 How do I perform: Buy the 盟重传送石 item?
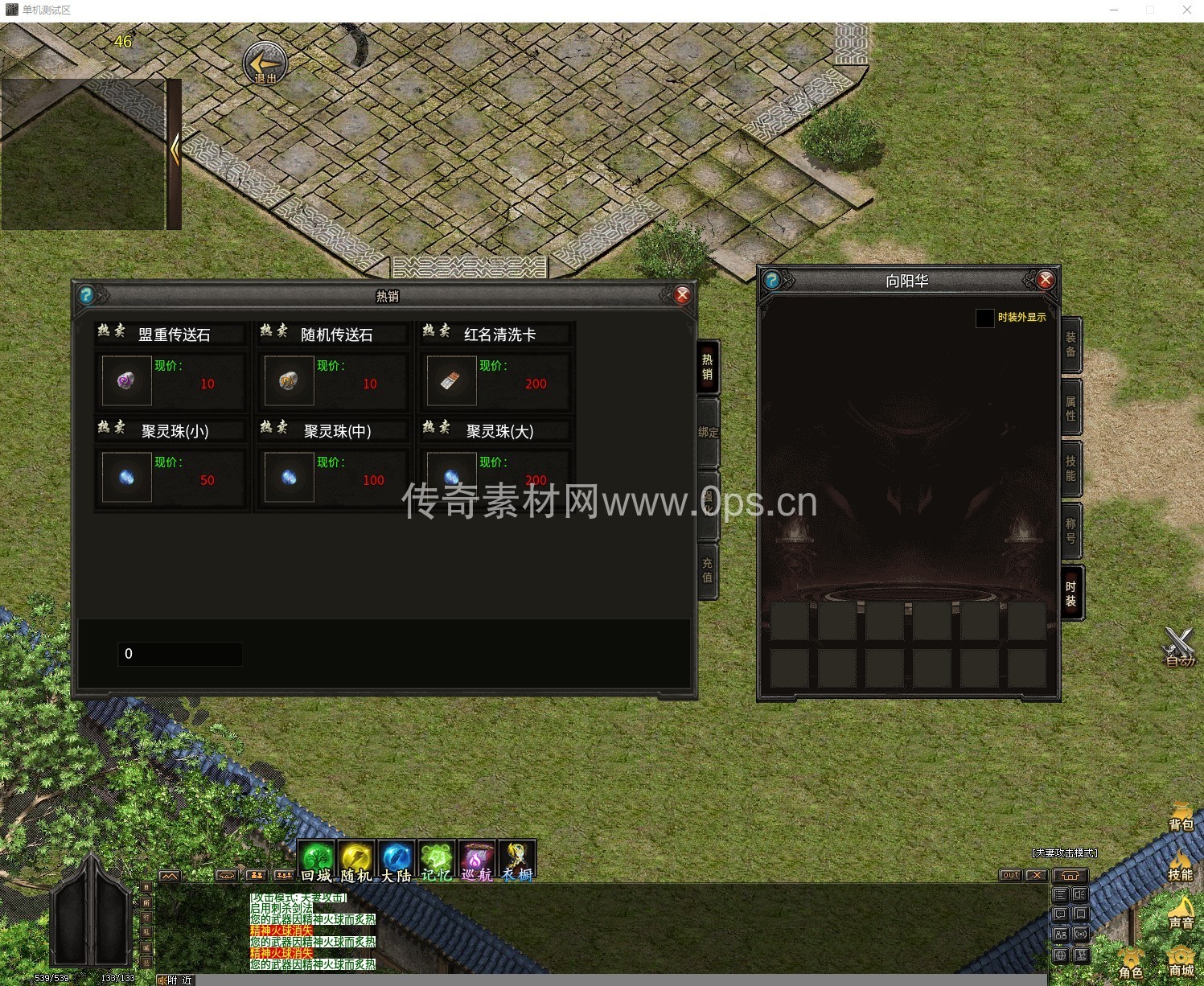[126, 380]
